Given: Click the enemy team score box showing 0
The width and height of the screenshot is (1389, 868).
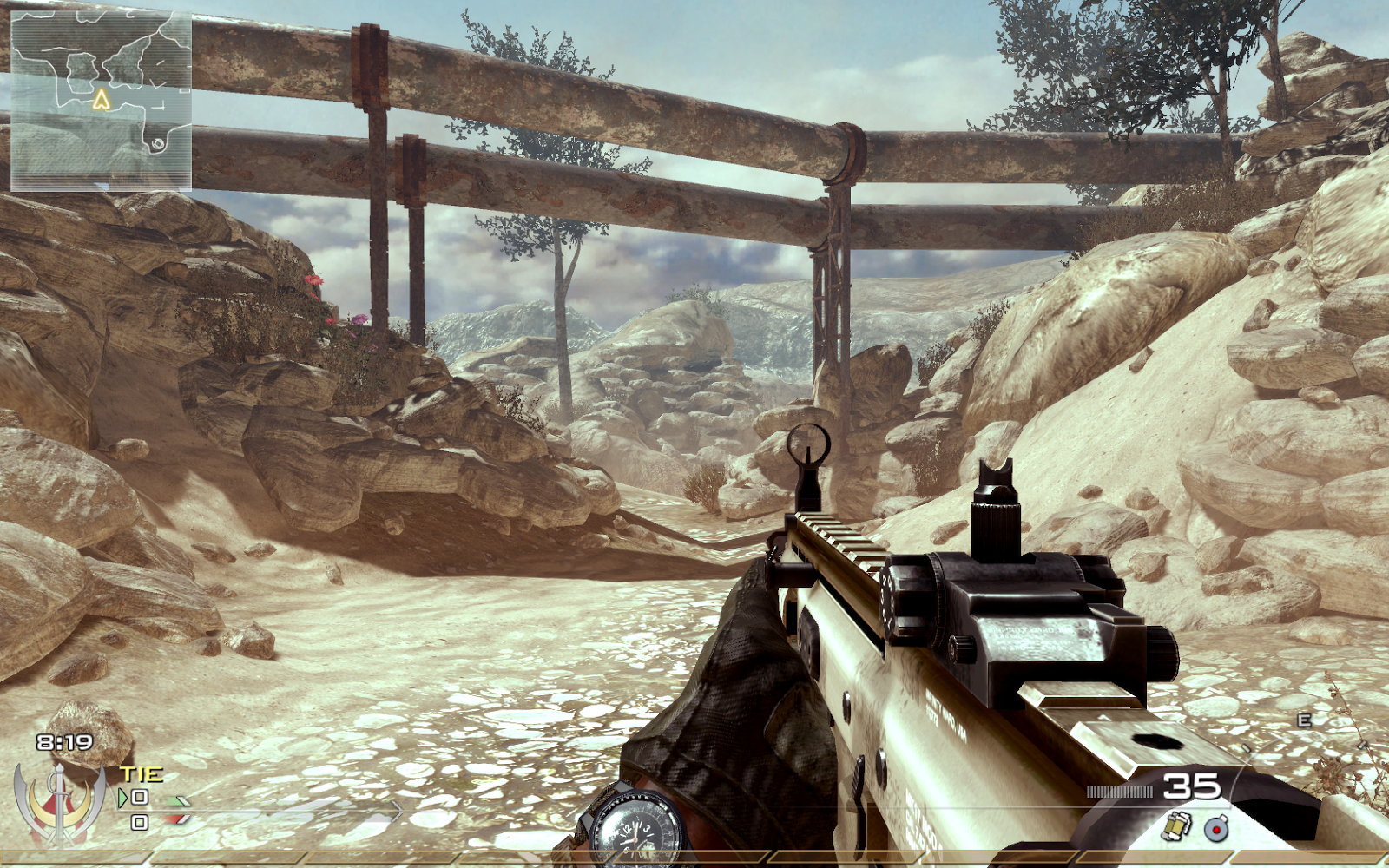Looking at the screenshot, I should 140,822.
